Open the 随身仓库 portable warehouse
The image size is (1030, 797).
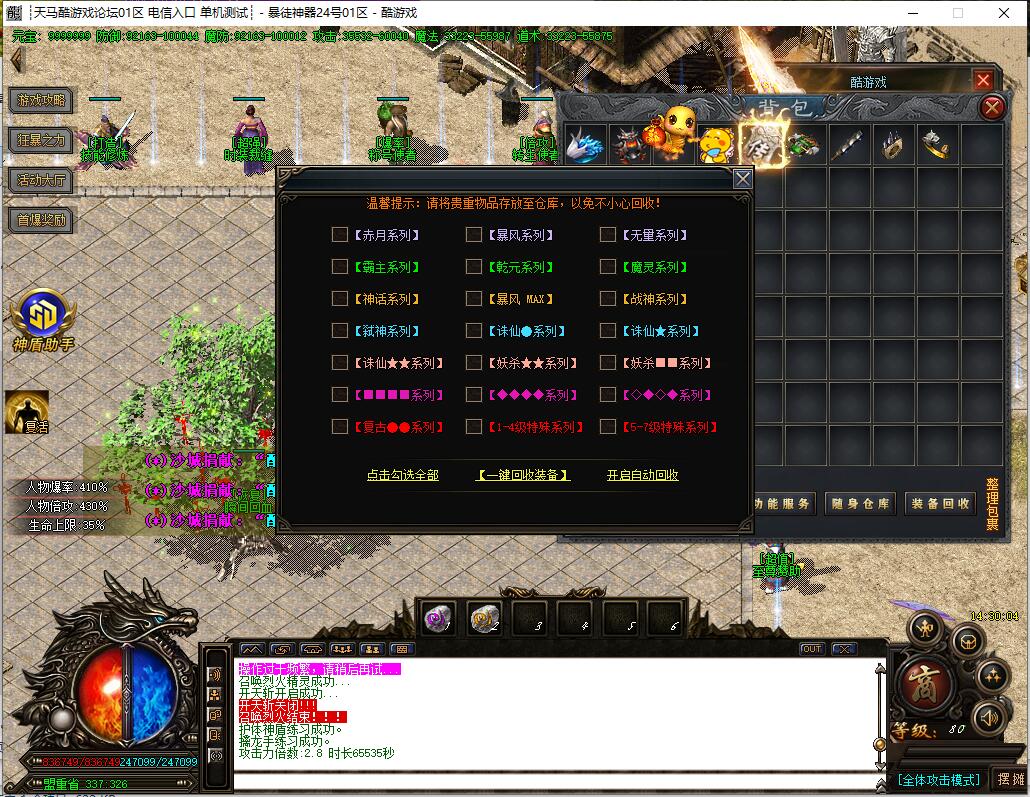click(860, 504)
